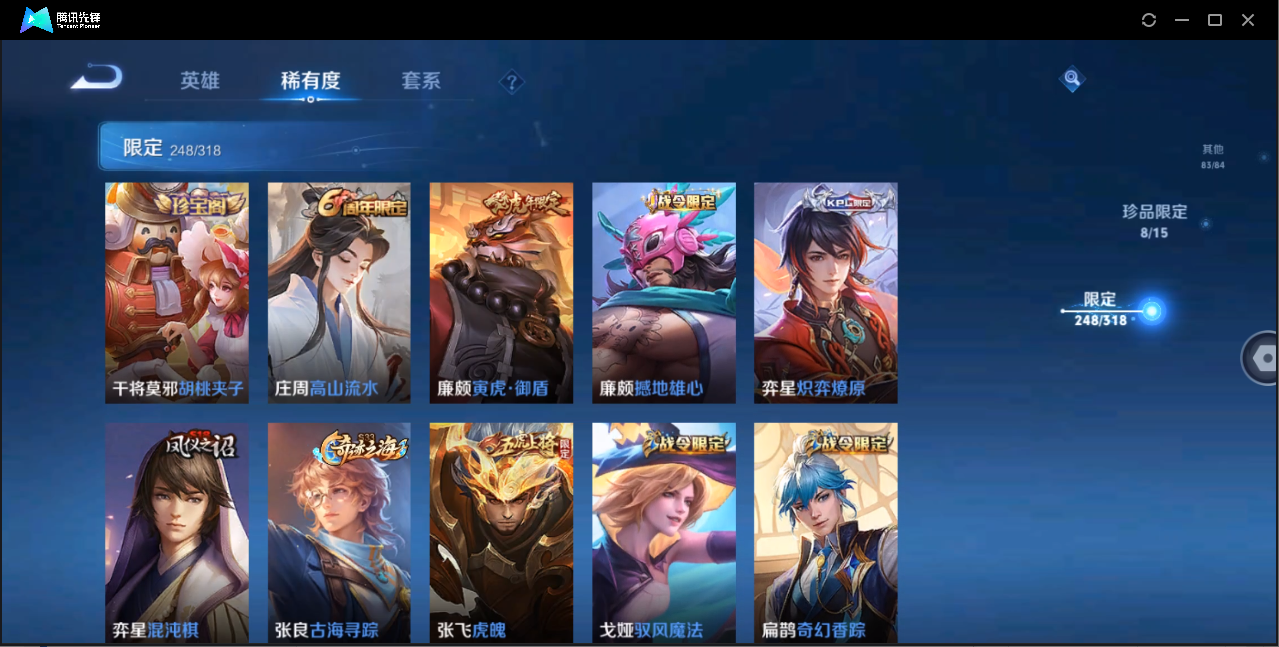Open the skin search magnifier

click(1072, 78)
